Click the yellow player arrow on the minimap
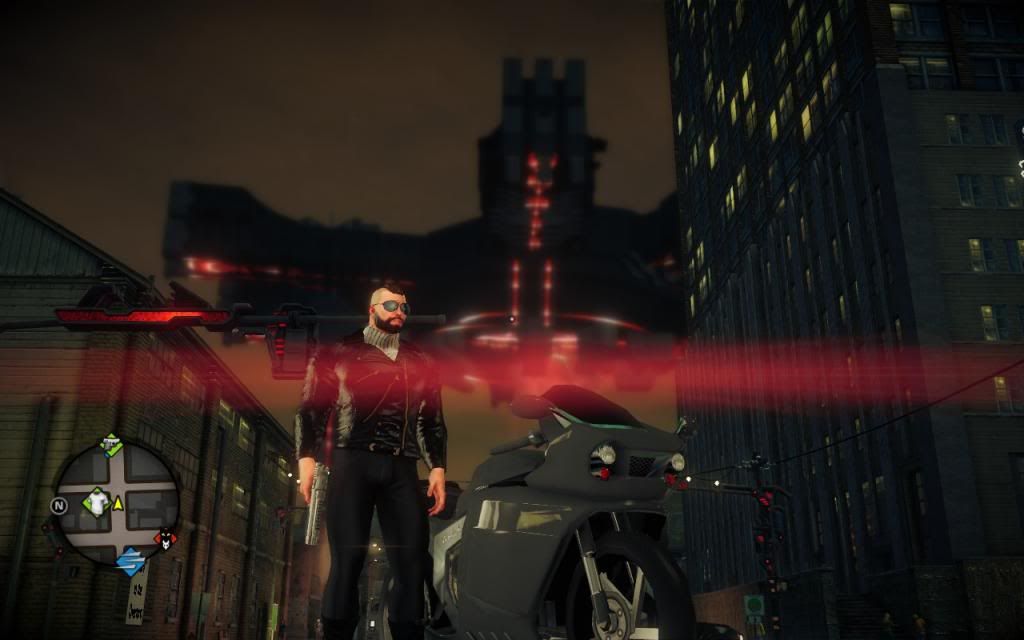Image resolution: width=1024 pixels, height=640 pixels. pos(118,502)
